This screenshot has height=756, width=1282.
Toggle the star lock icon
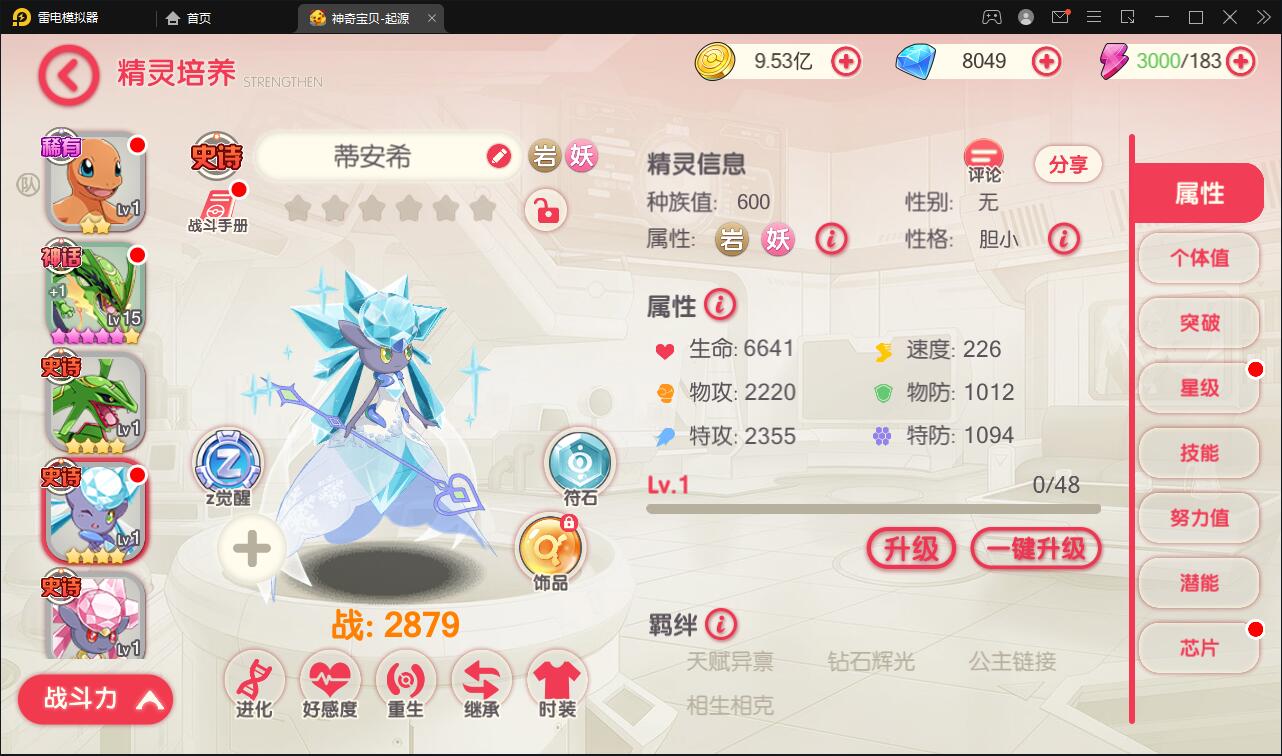pyautogui.click(x=546, y=211)
